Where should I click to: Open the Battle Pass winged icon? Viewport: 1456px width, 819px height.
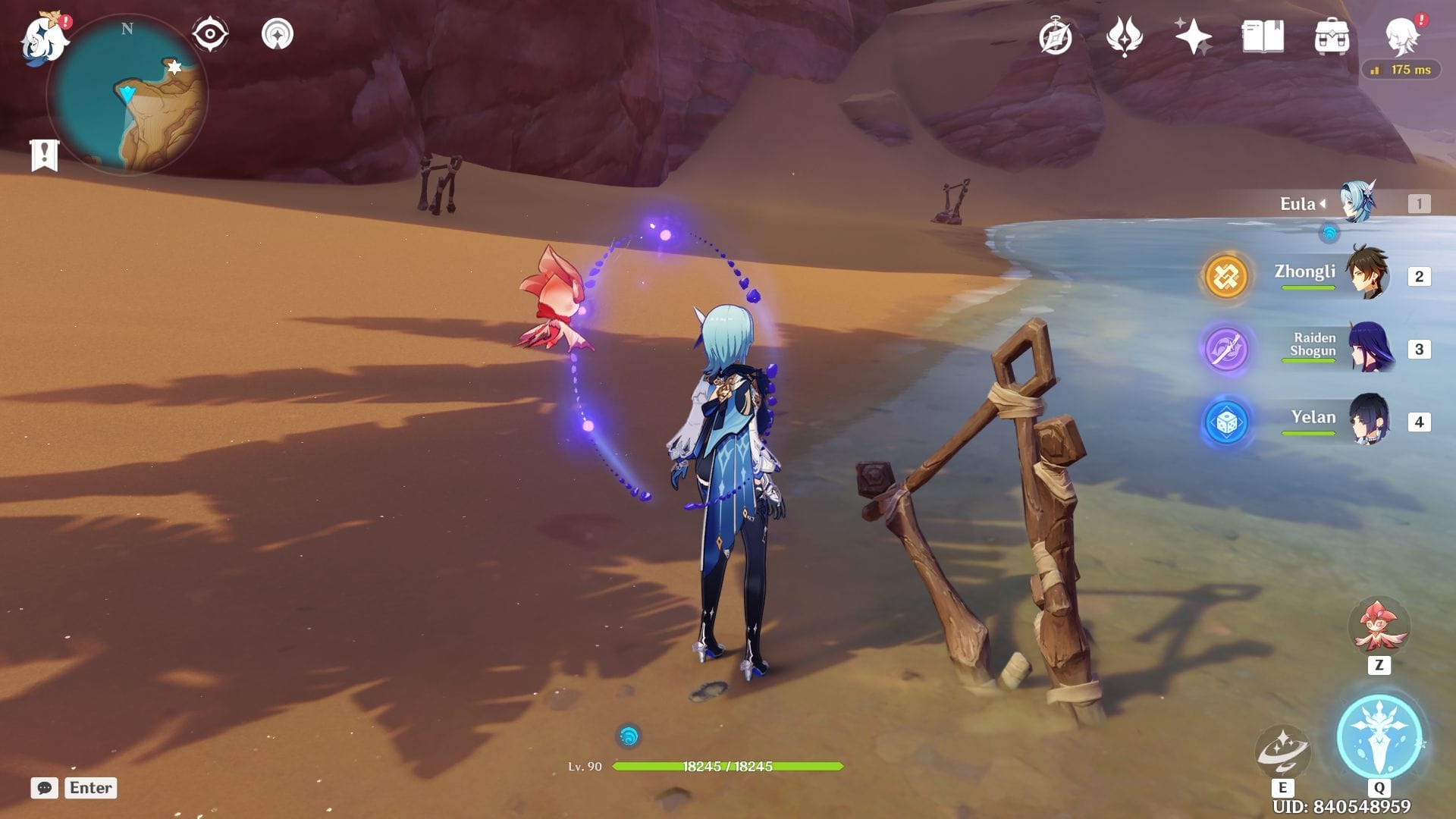pos(1124,36)
